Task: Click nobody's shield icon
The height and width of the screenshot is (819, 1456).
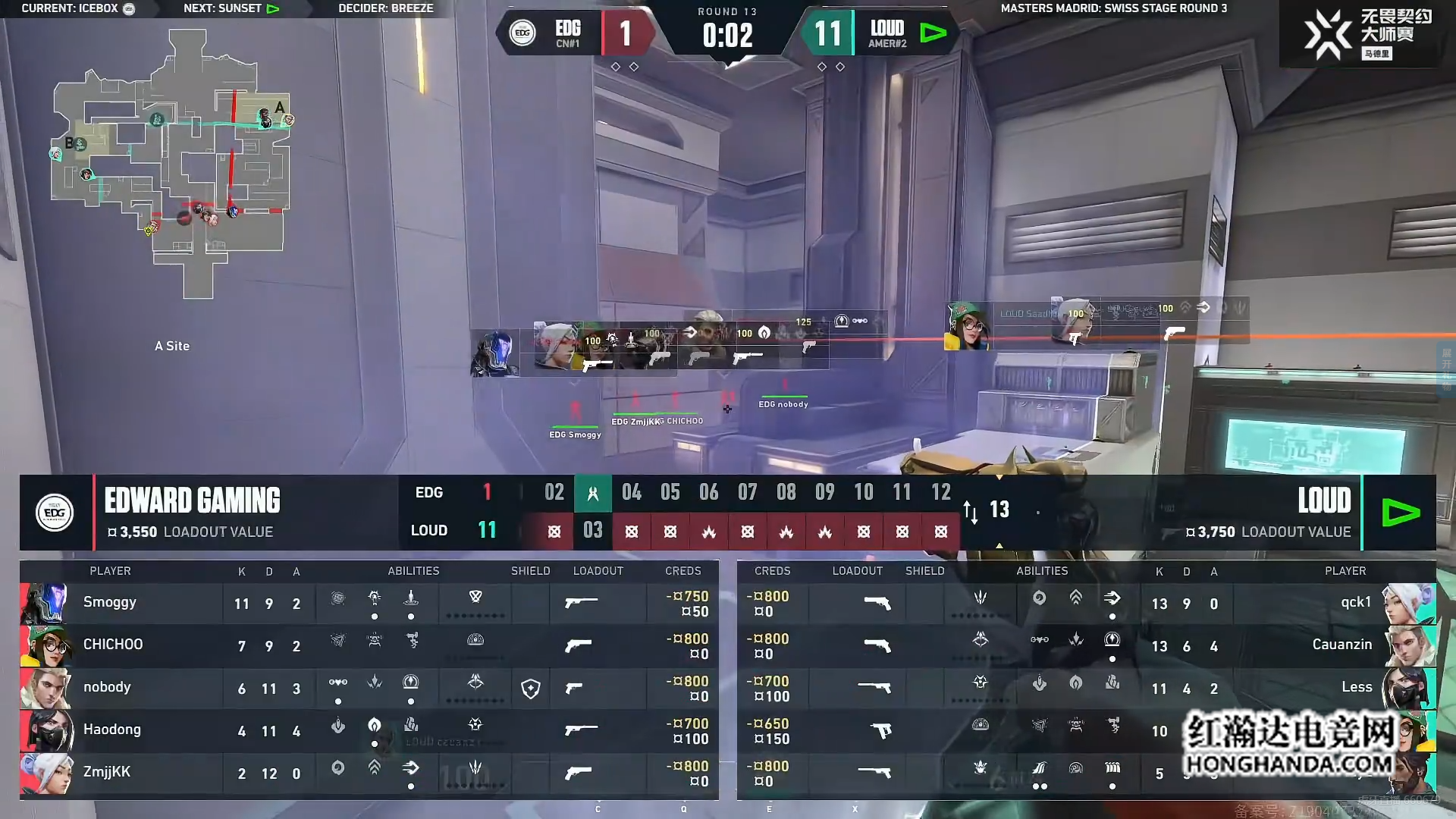Action: point(531,689)
